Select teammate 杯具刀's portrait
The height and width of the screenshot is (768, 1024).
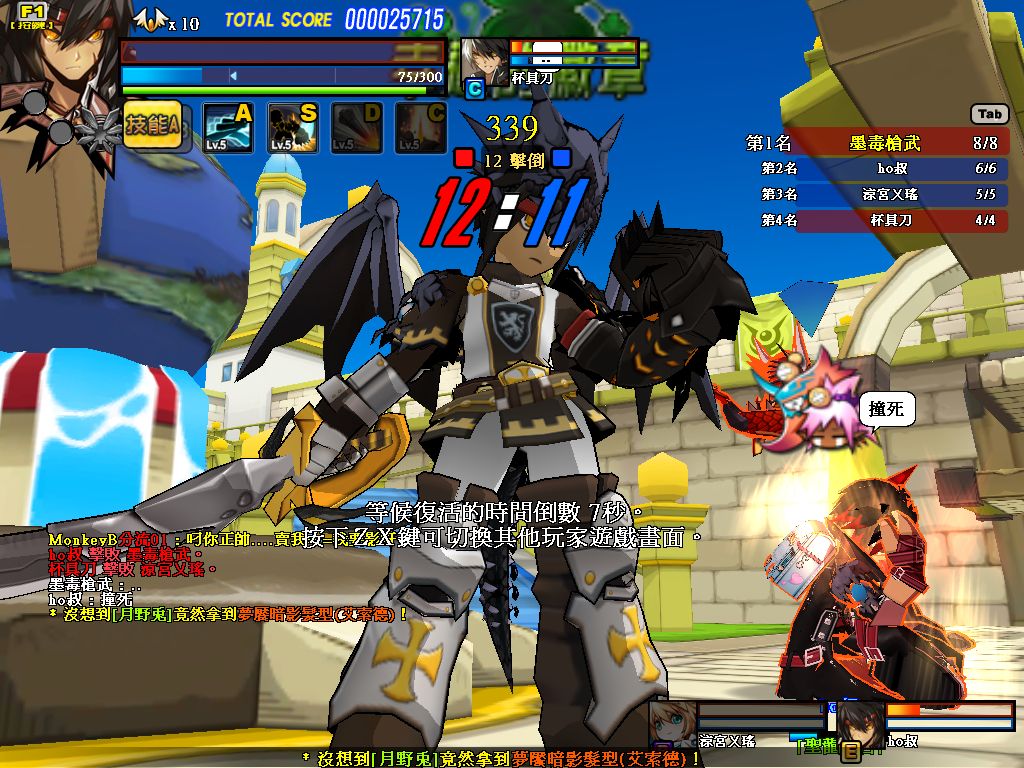tap(485, 62)
